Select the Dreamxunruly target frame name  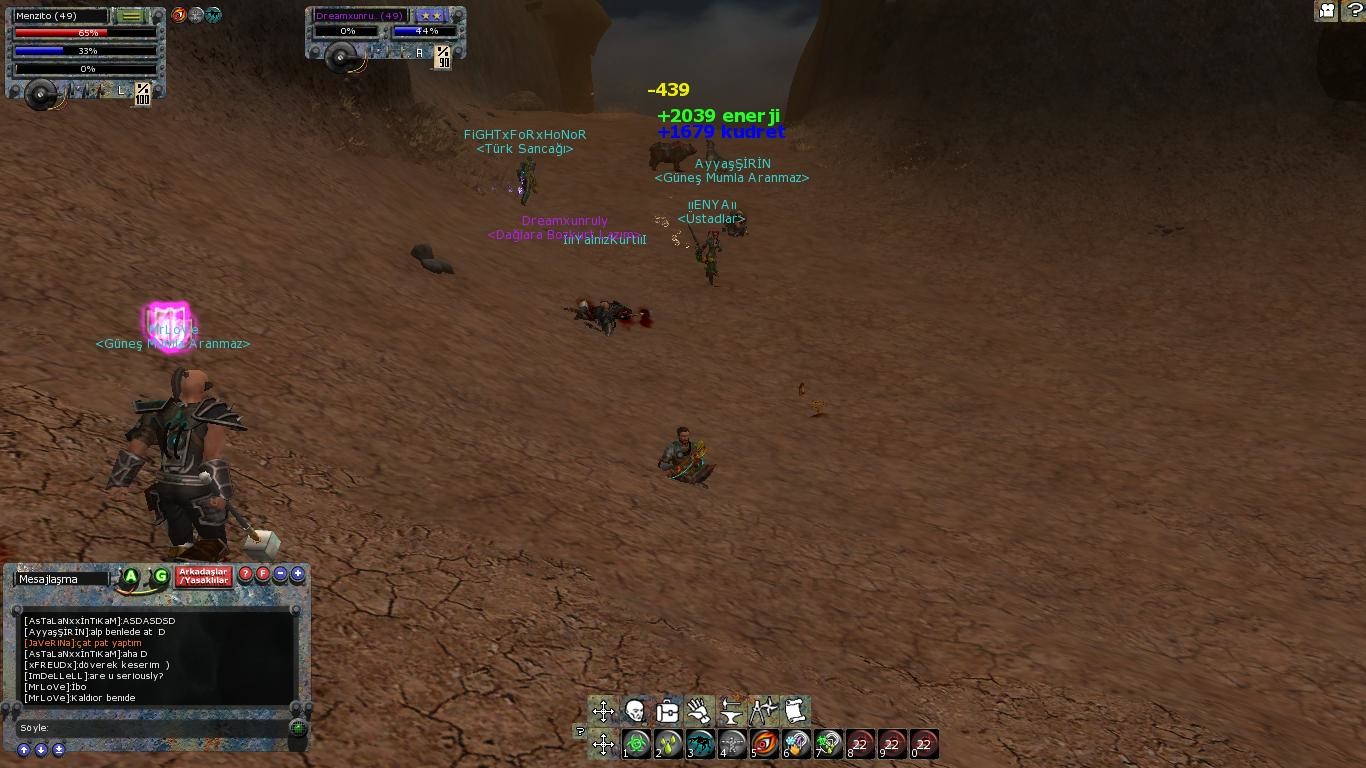pyautogui.click(x=359, y=16)
